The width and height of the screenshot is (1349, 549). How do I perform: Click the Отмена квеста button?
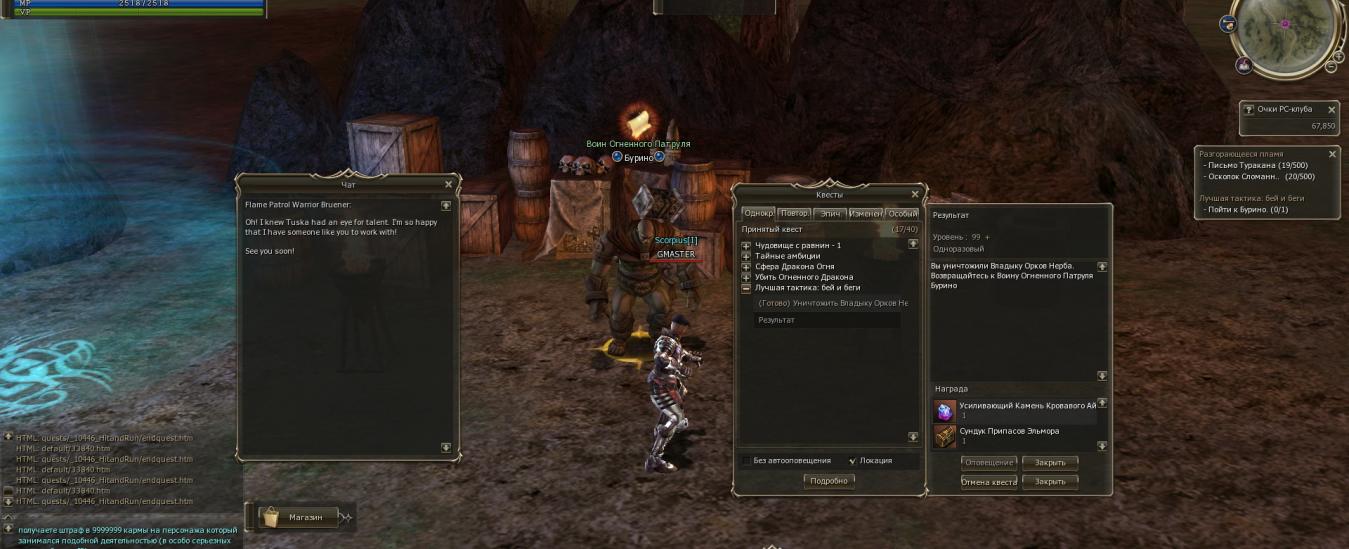click(x=989, y=482)
